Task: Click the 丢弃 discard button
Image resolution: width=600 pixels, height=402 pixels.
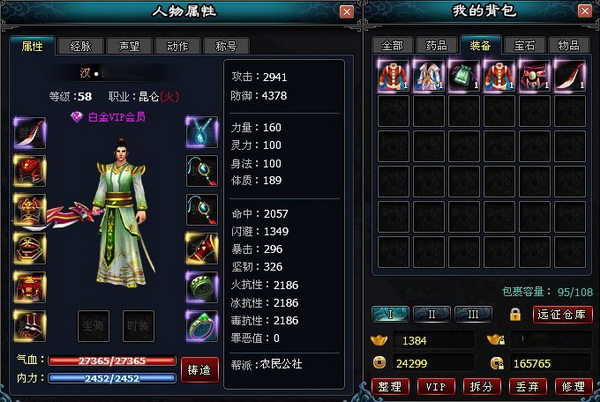Action: pos(524,386)
